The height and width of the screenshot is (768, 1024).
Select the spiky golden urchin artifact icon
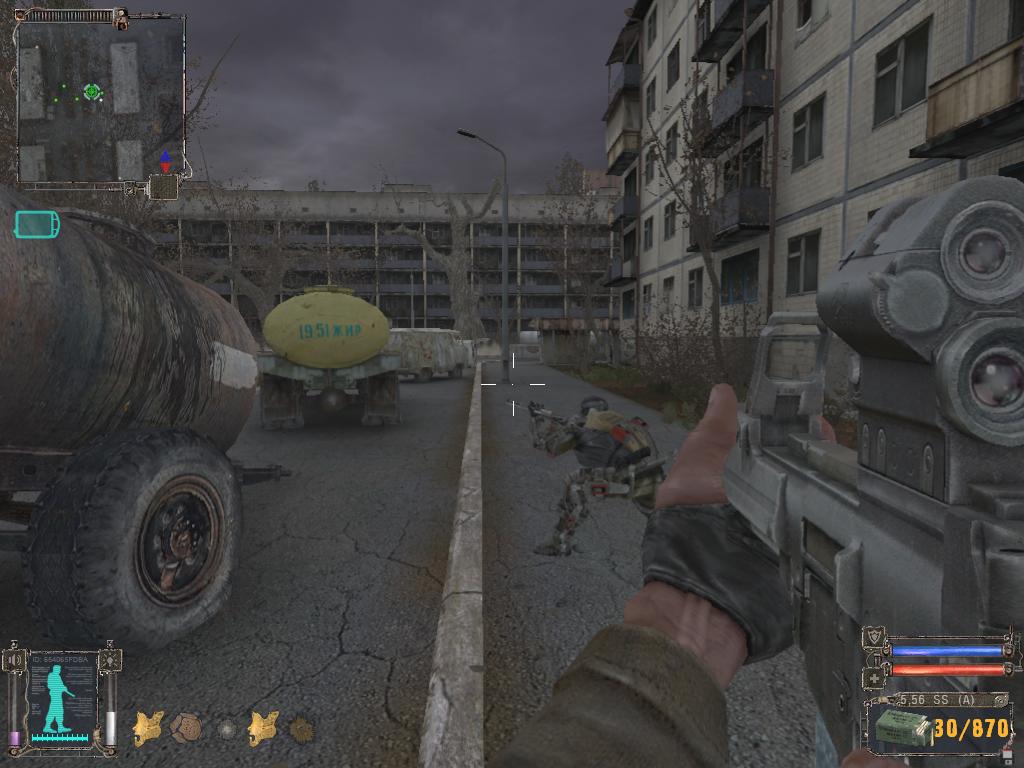click(301, 728)
